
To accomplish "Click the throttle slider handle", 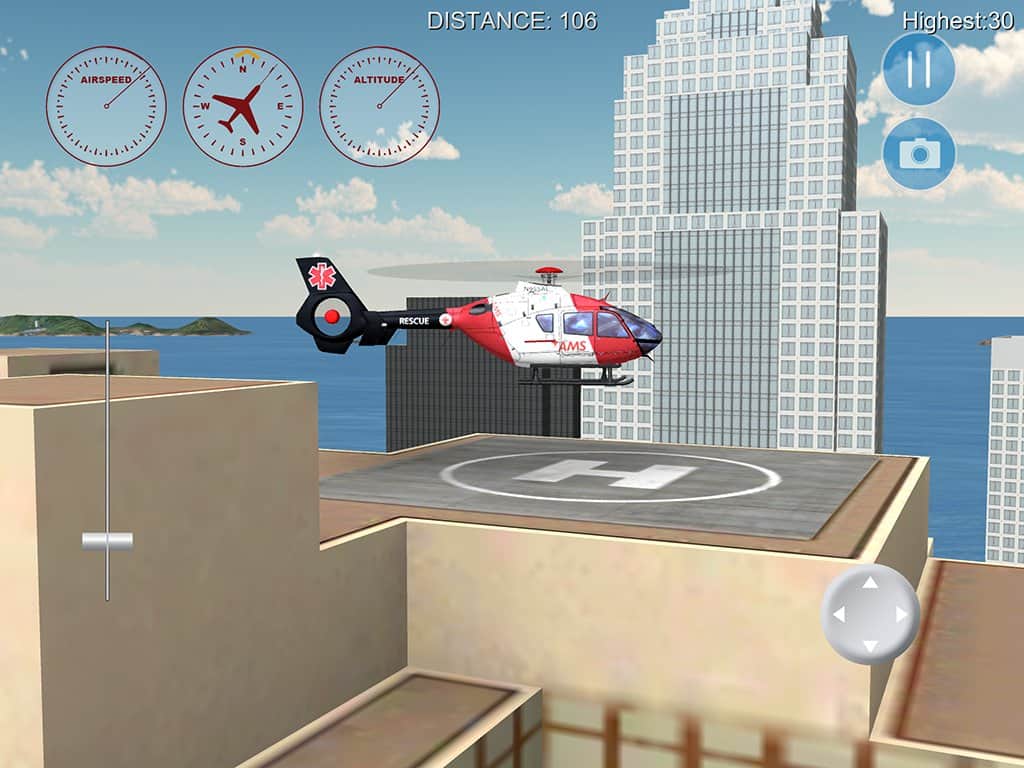I will tap(107, 541).
